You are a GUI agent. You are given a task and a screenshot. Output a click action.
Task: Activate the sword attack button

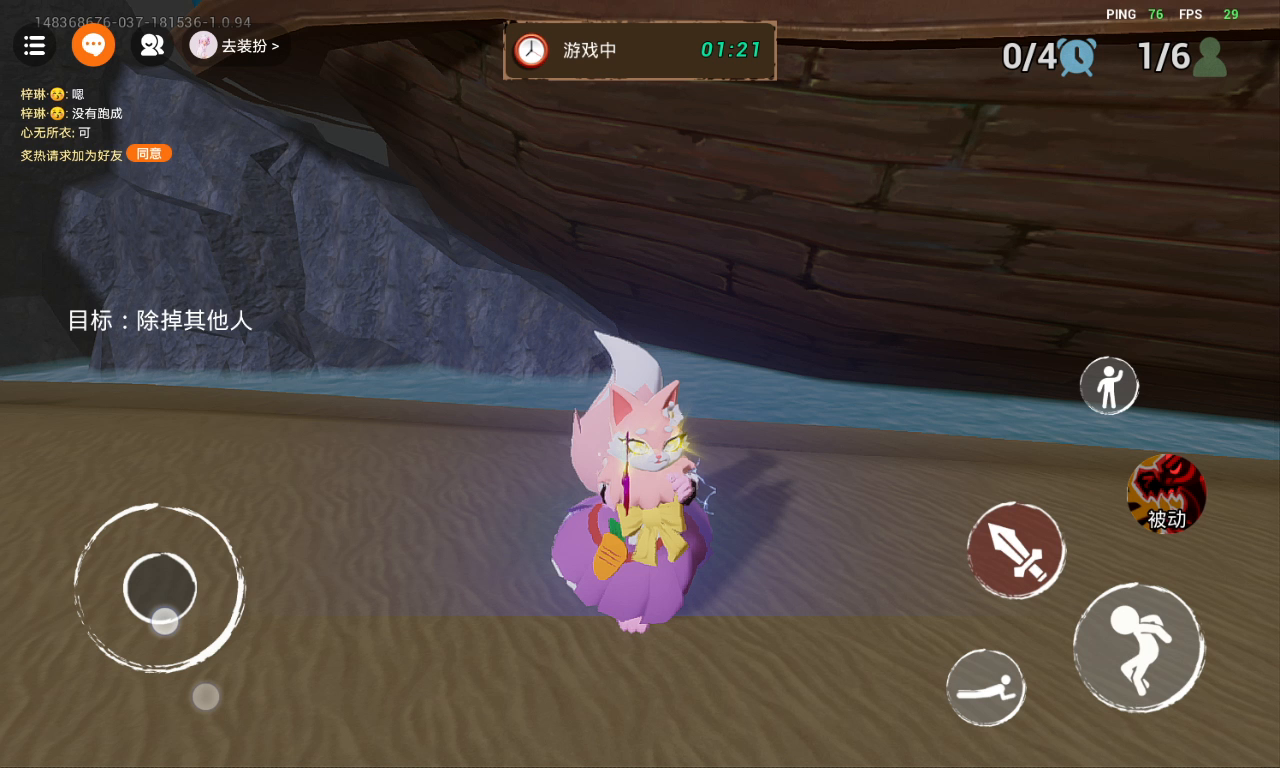pyautogui.click(x=1016, y=550)
